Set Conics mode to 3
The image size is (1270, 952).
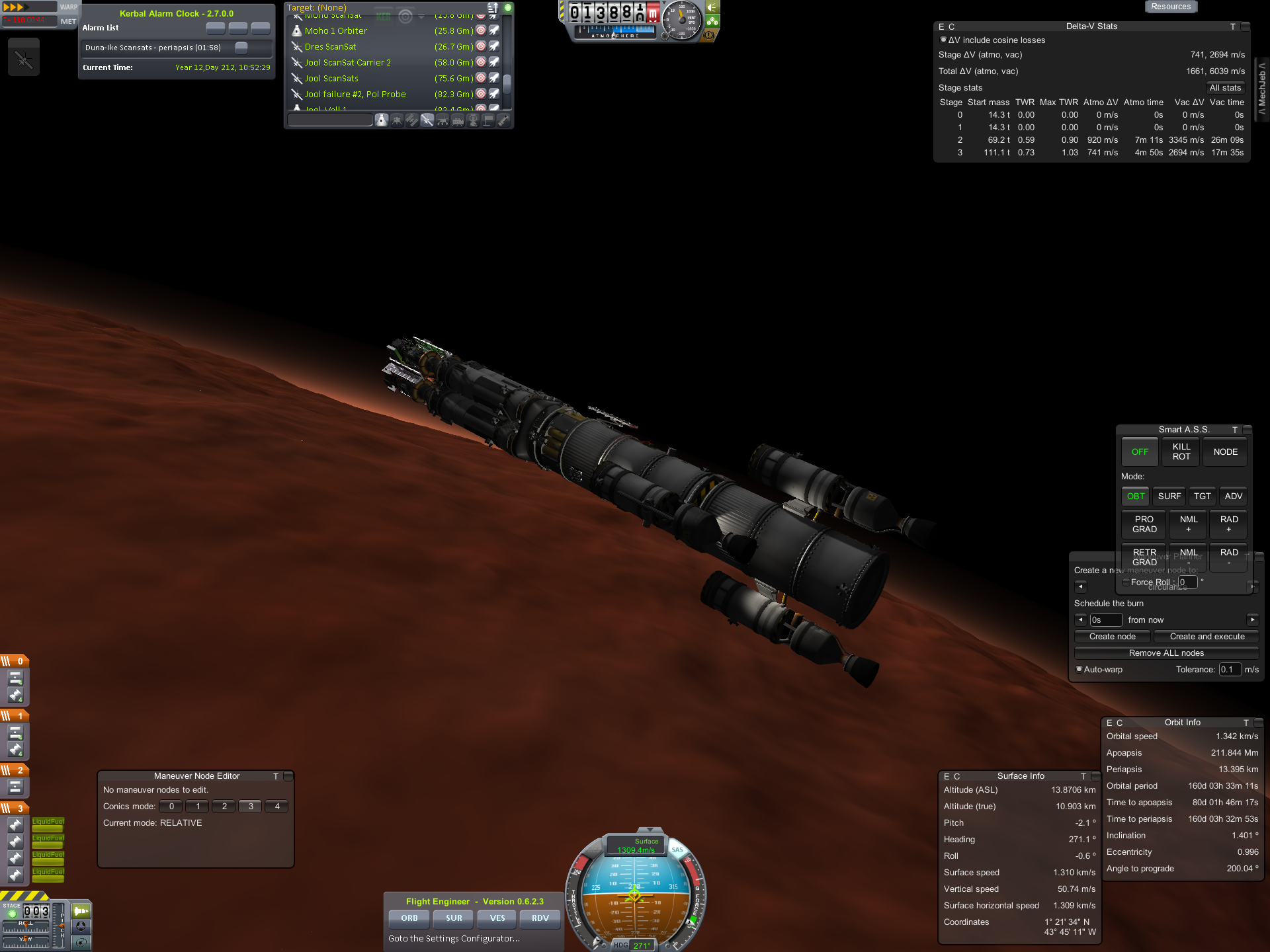(x=251, y=807)
